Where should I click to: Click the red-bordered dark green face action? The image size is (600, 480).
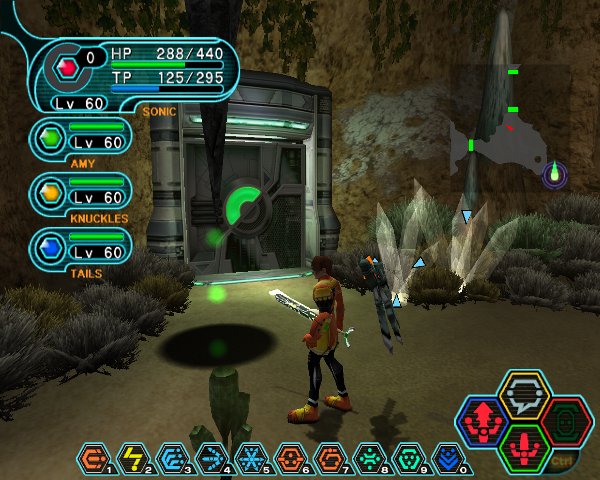point(567,421)
